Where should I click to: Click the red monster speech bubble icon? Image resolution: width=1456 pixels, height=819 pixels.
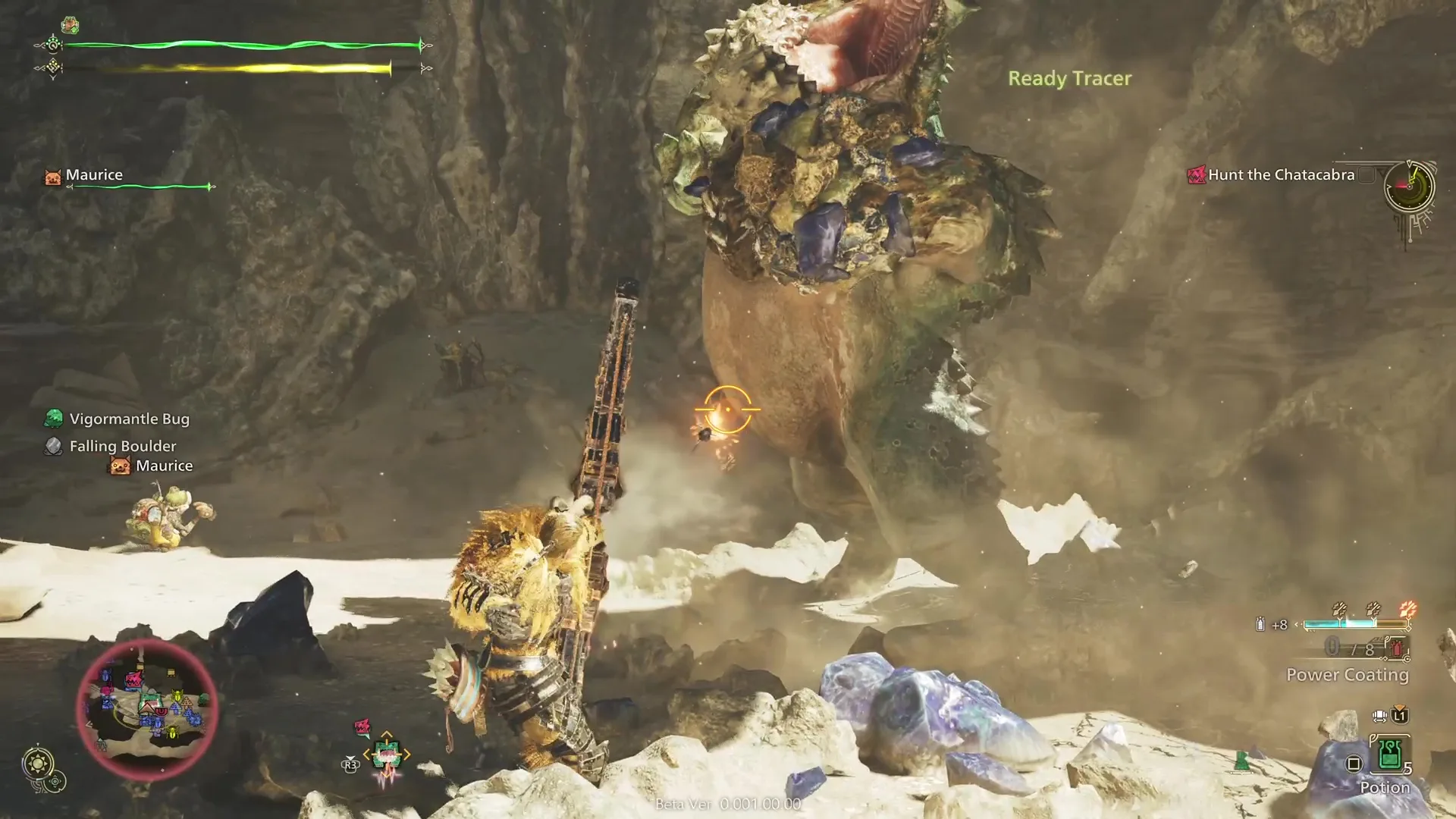tap(362, 727)
